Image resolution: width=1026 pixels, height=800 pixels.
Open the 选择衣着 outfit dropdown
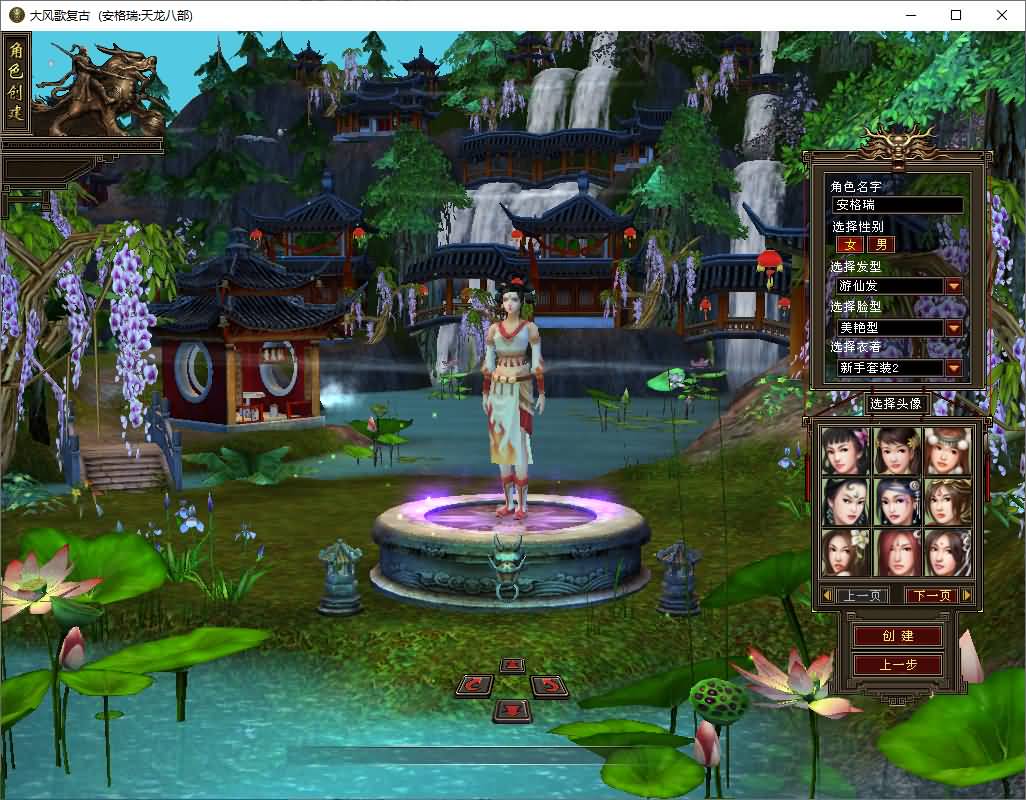(953, 367)
